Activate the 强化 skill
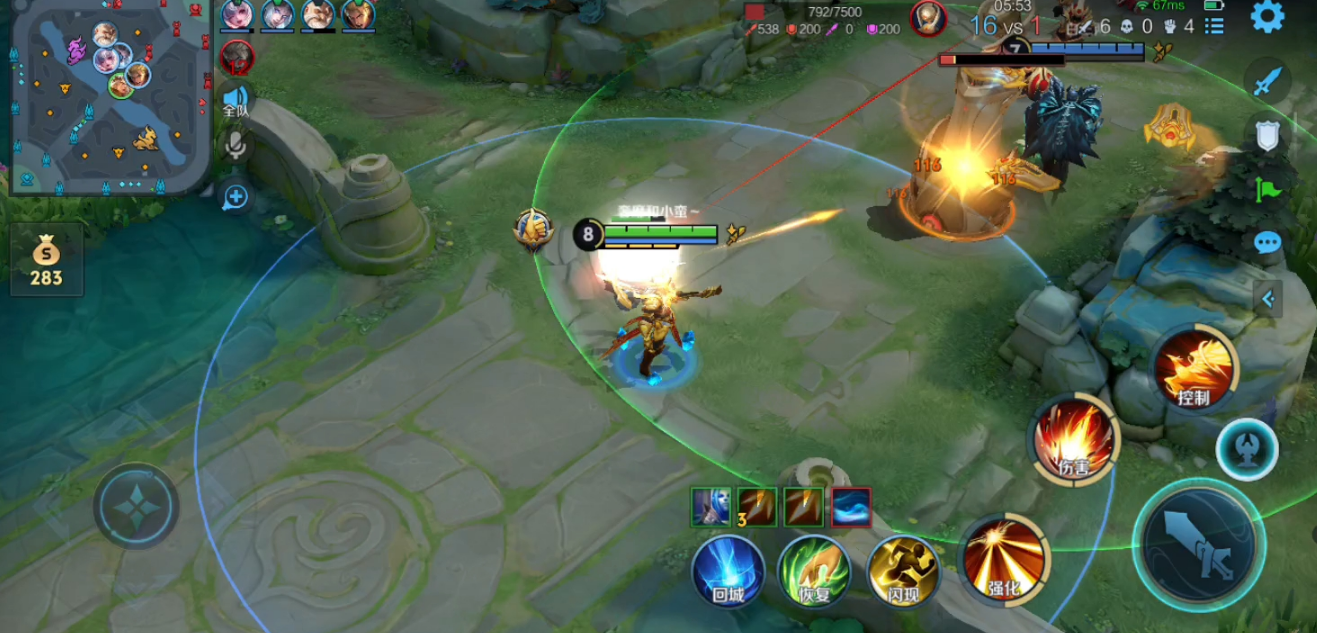 click(x=1004, y=559)
